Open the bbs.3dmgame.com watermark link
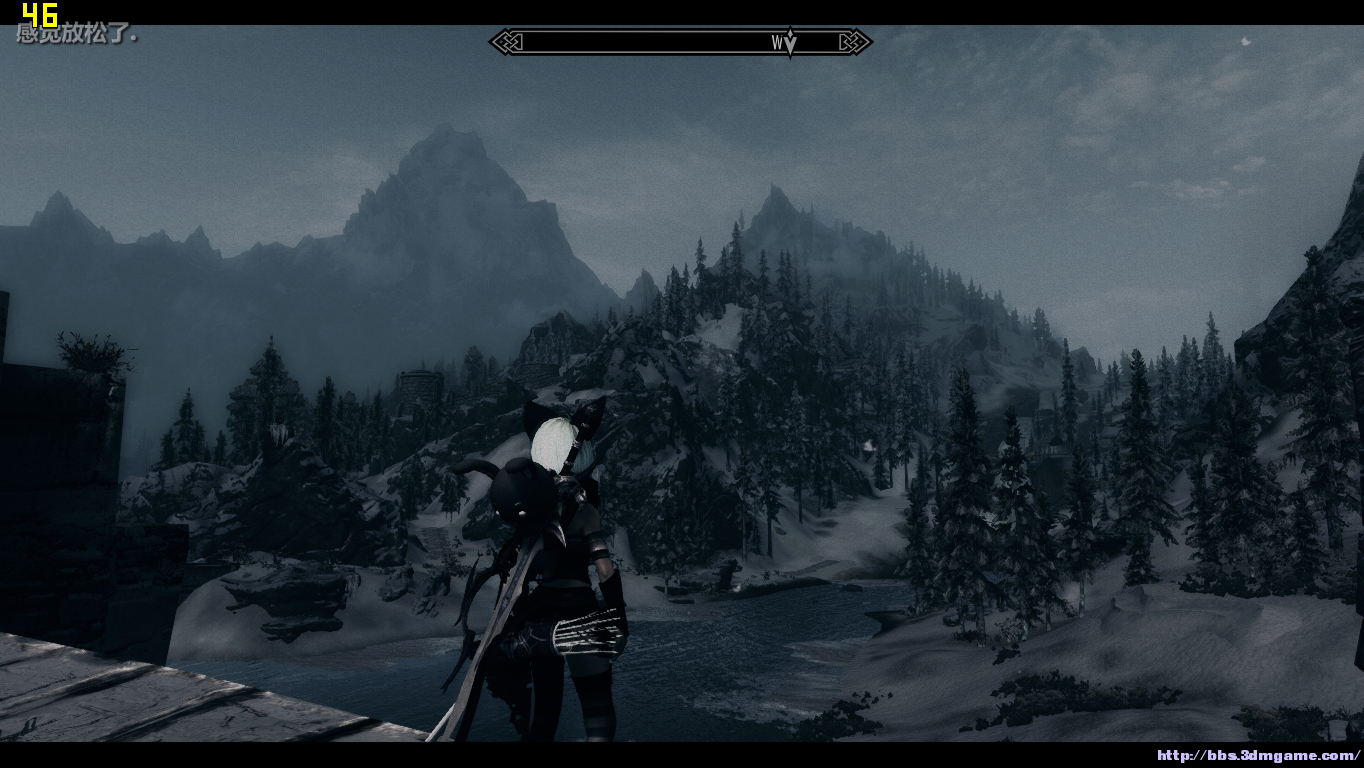 [1258, 756]
